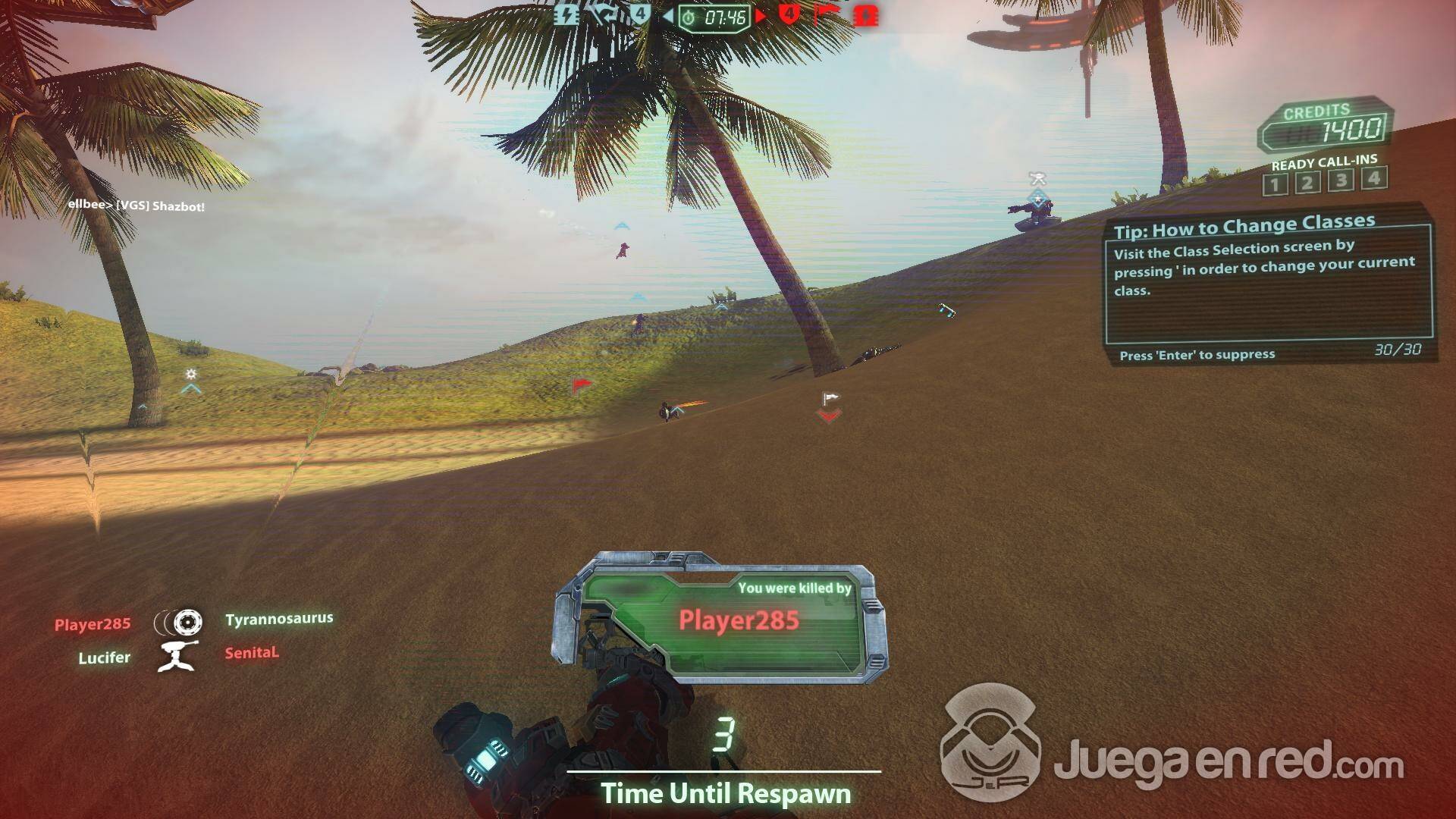Click the red team flag status icon
The height and width of the screenshot is (819, 1456).
click(x=827, y=14)
